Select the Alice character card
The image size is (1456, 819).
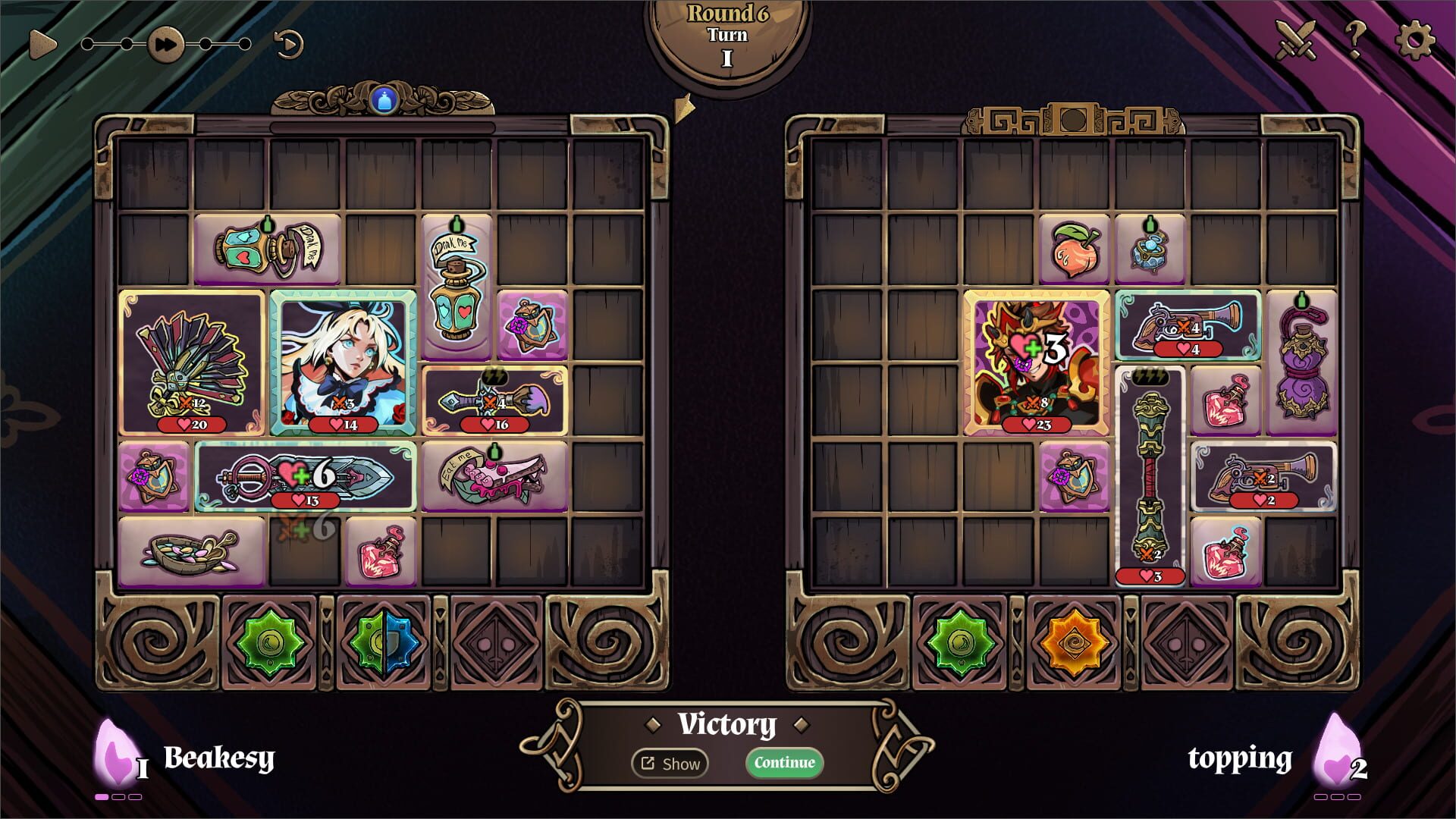tap(344, 364)
